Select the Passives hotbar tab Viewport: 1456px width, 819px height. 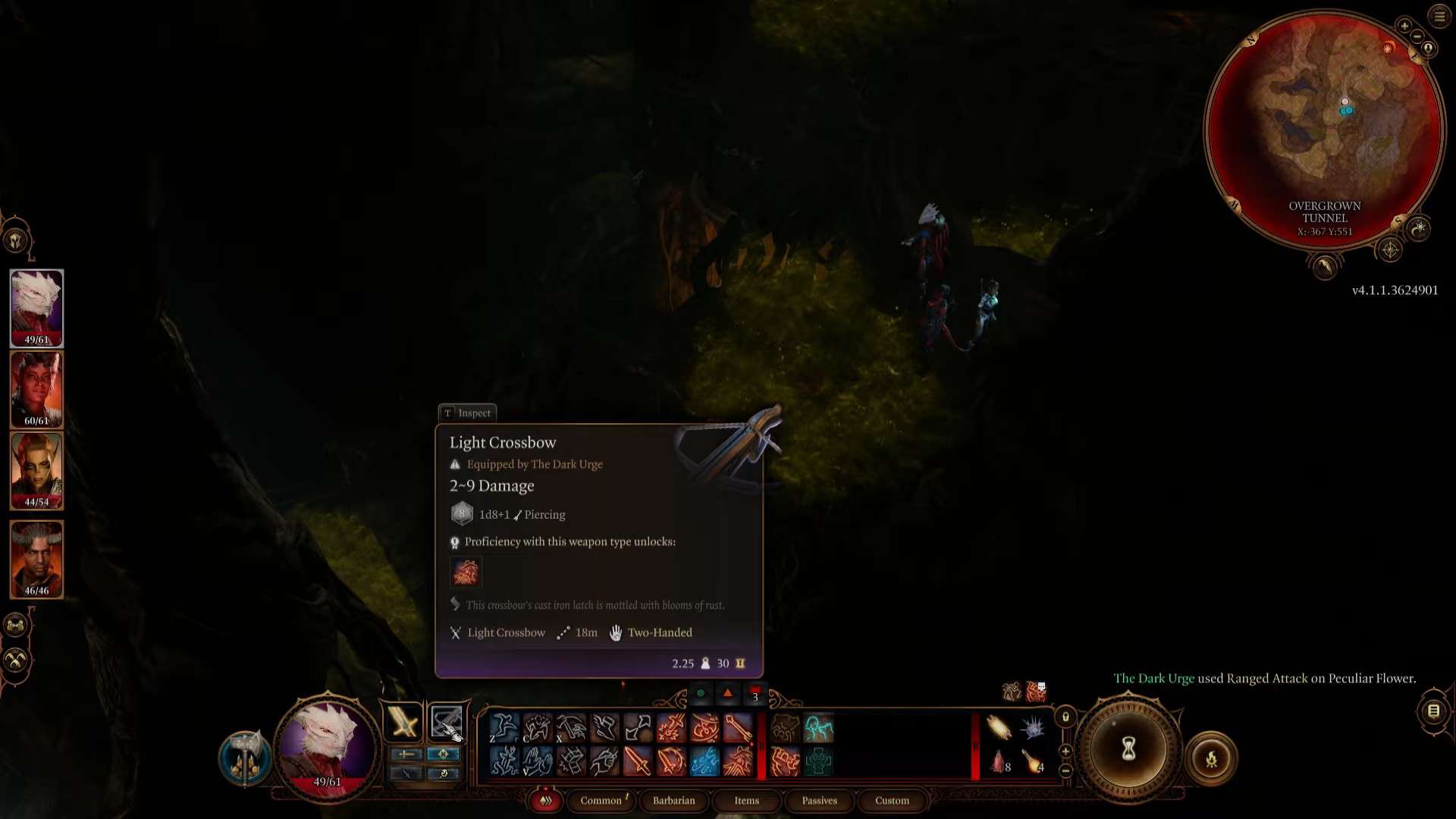pyautogui.click(x=819, y=801)
